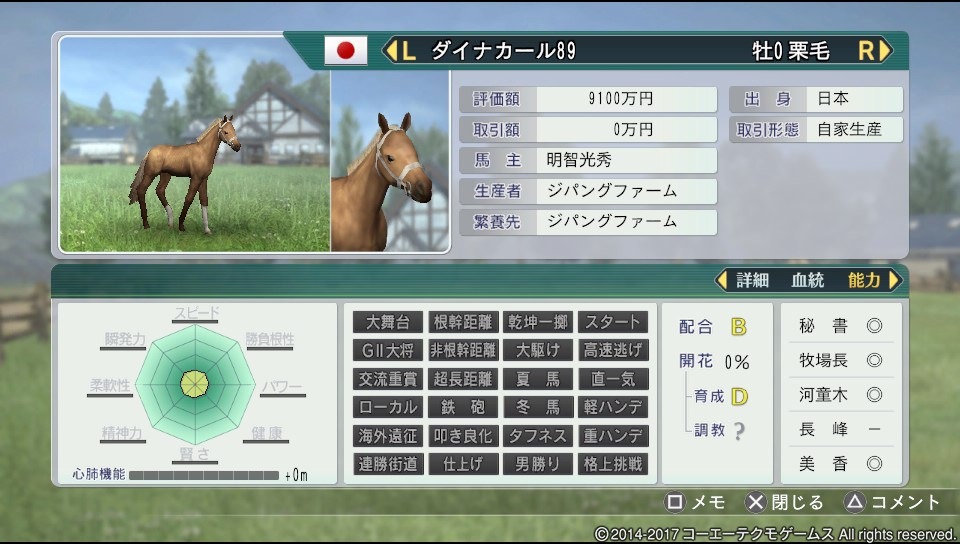Screen dimensions: 960x544
Task: Click the left arrow beside the L marker
Action: coord(390,51)
